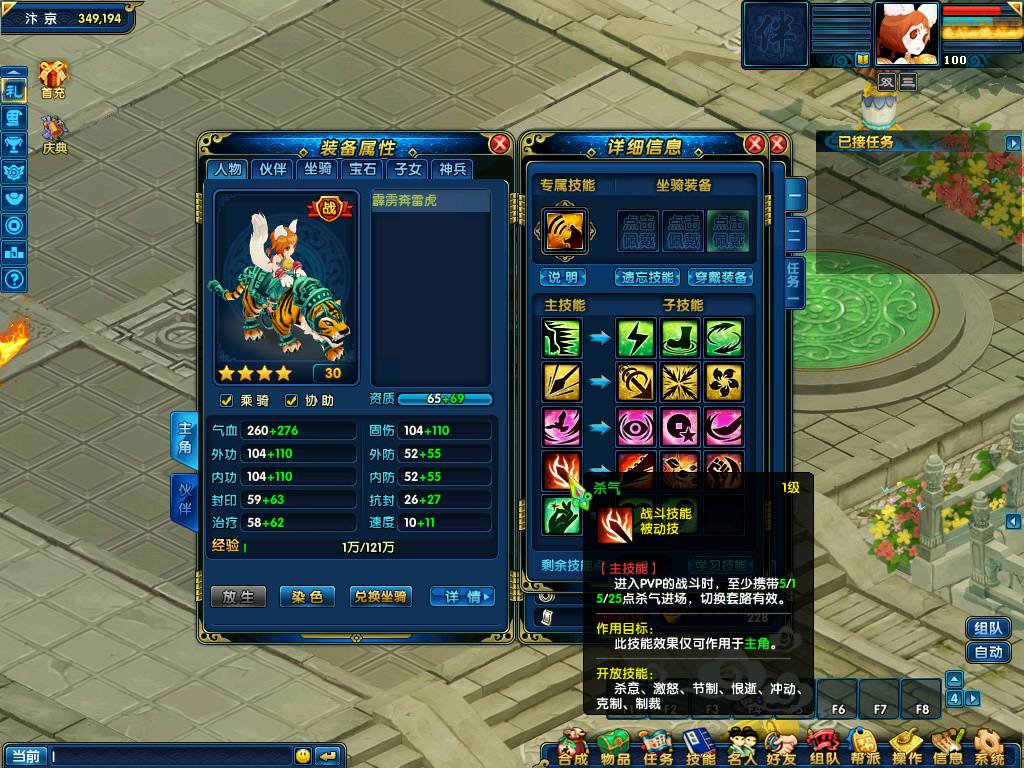Select the 神兵 divine weapon tab
Viewport: 1024px width, 768px height.
(x=453, y=169)
